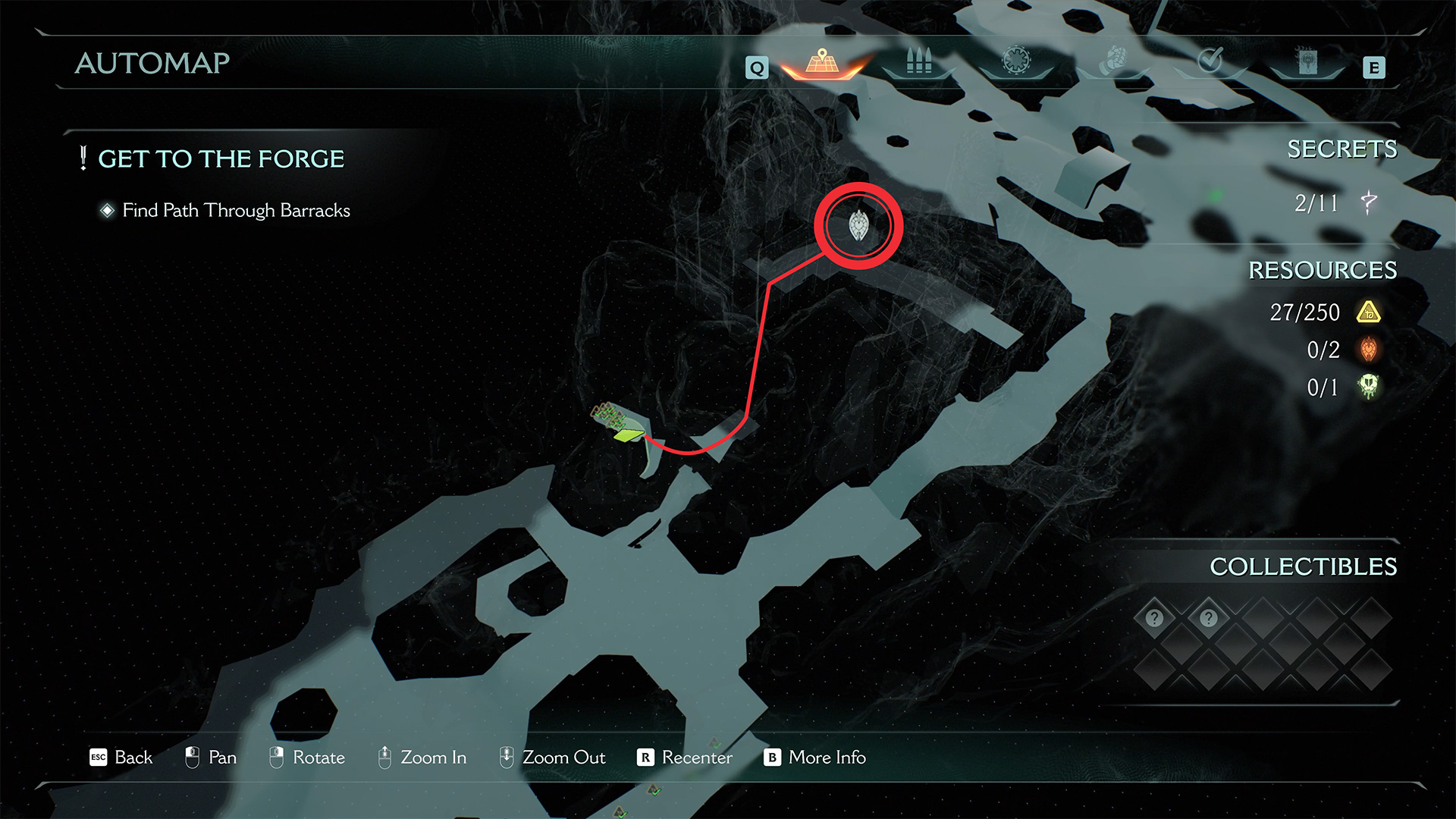The width and height of the screenshot is (1456, 819).
Task: Switch to the codex book tab
Action: (1307, 61)
